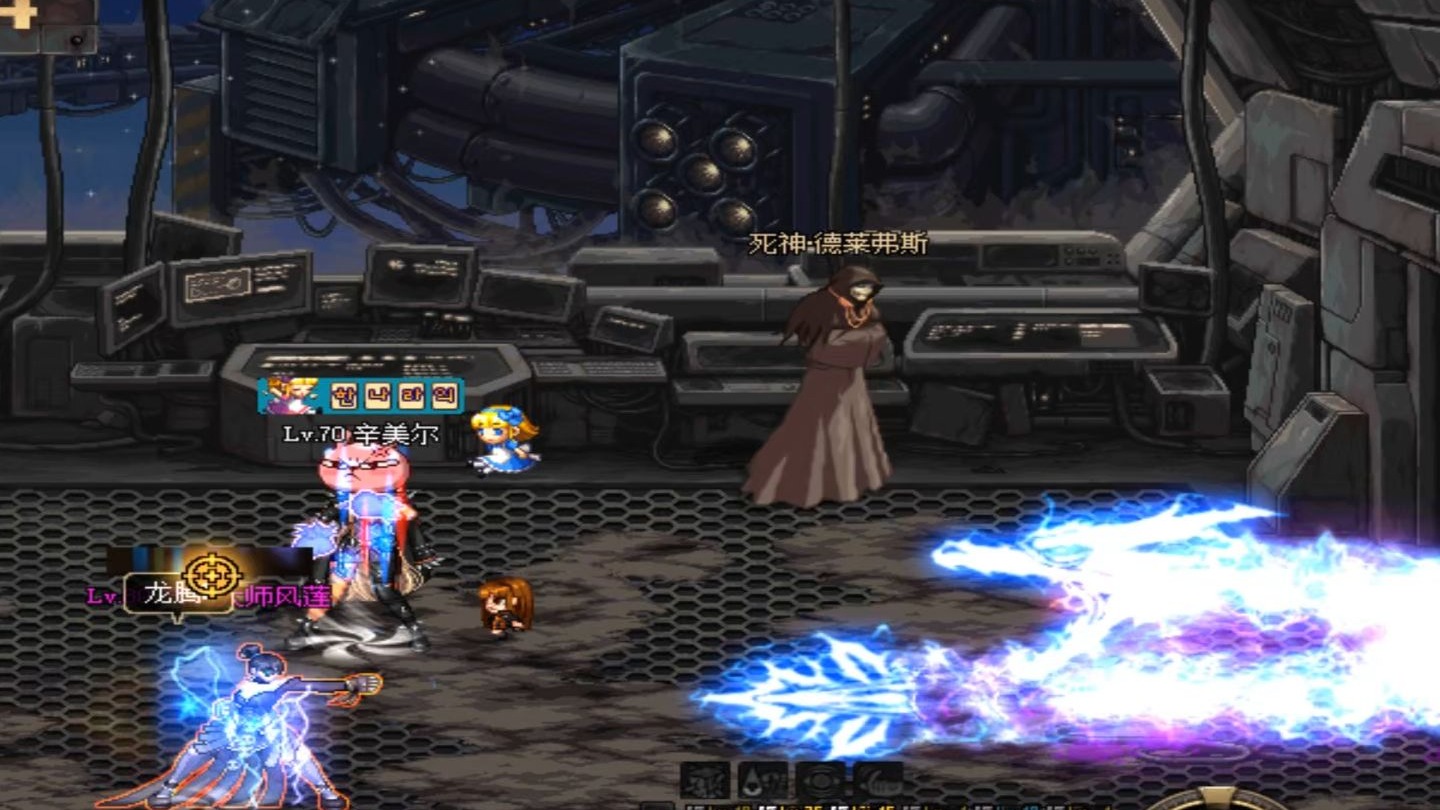This screenshot has width=1440, height=810.
Task: Click the leftmost dimmed skill icon
Action: [705, 780]
